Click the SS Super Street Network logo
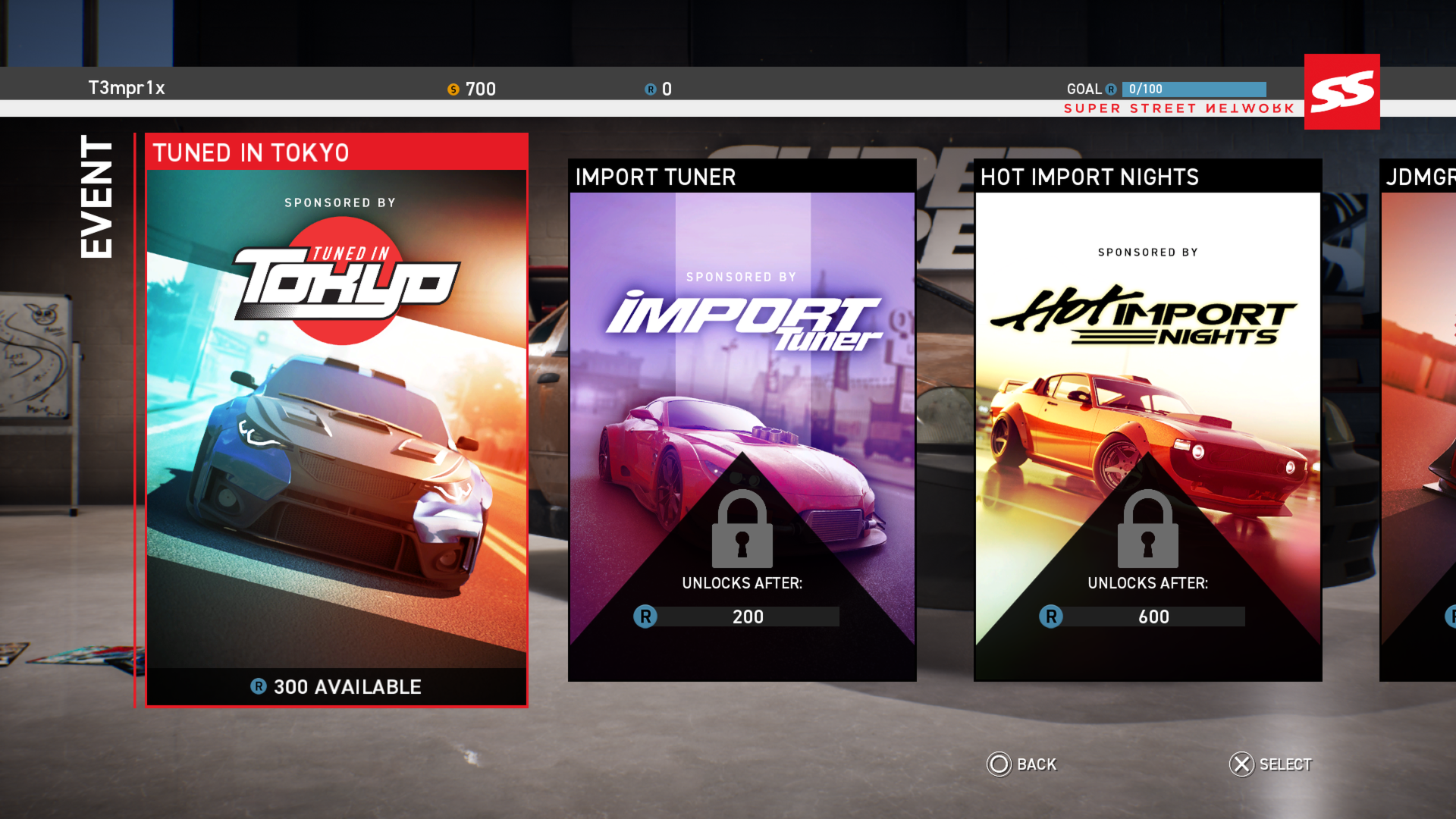 point(1341,91)
